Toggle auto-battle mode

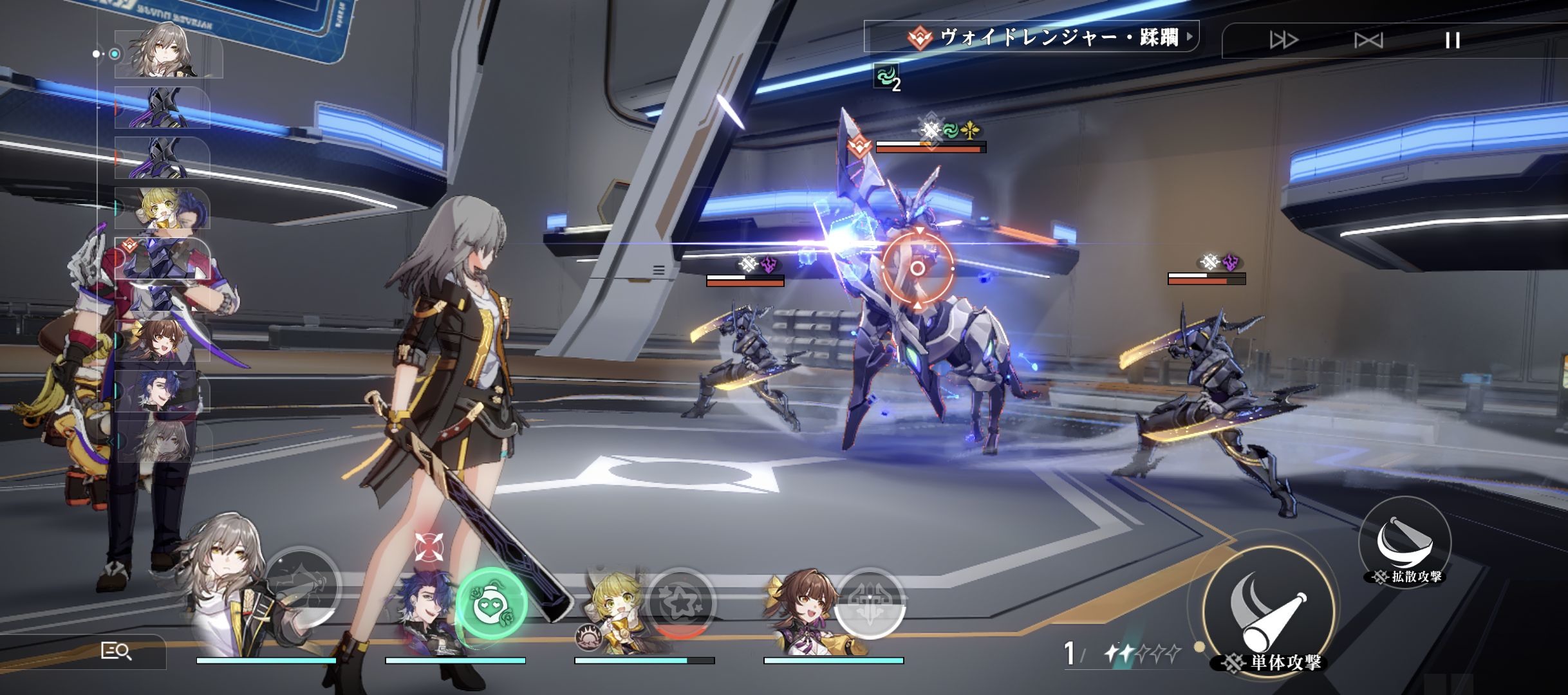(1368, 41)
